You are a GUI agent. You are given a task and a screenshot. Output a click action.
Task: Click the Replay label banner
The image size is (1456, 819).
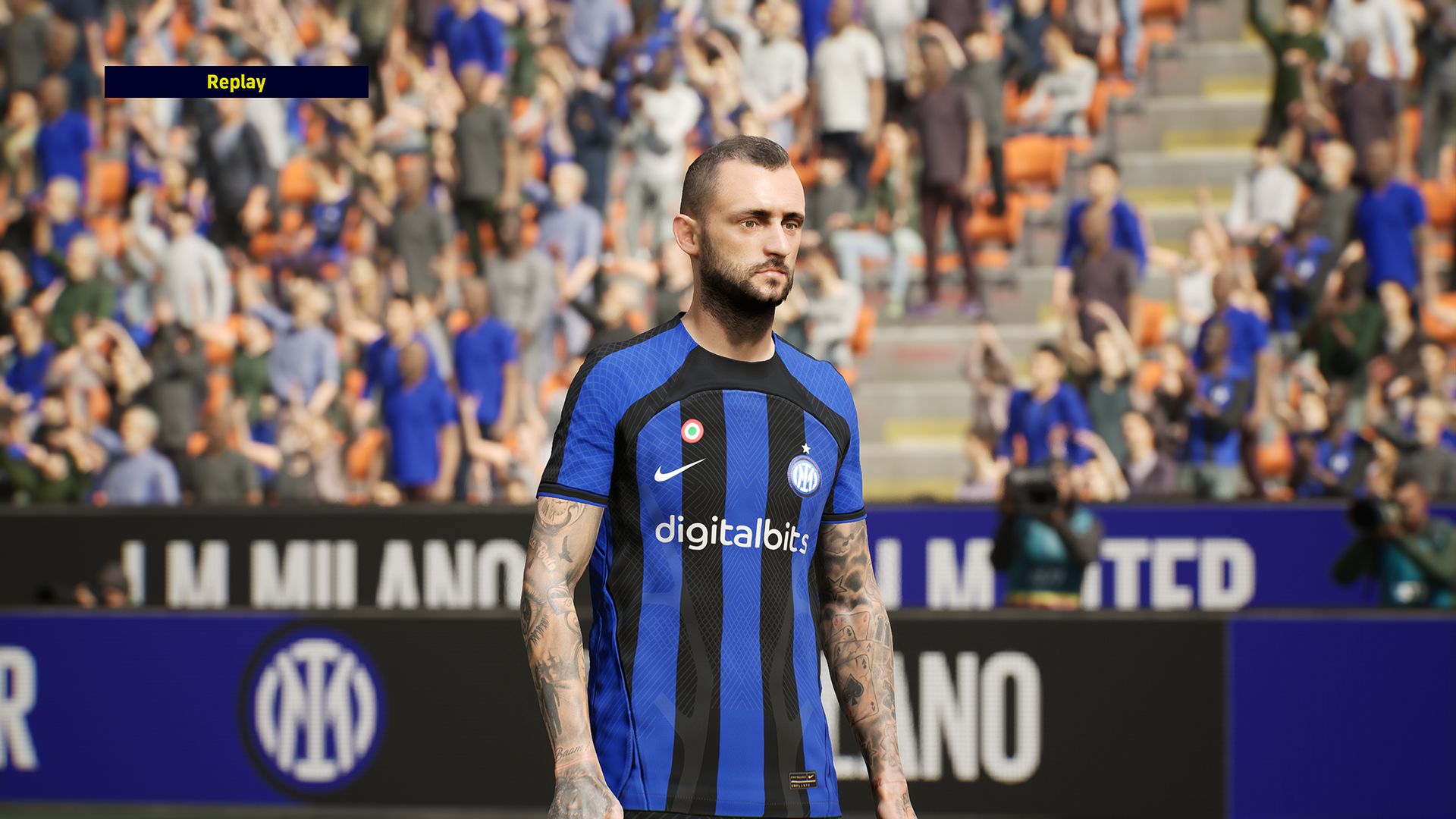coord(236,82)
